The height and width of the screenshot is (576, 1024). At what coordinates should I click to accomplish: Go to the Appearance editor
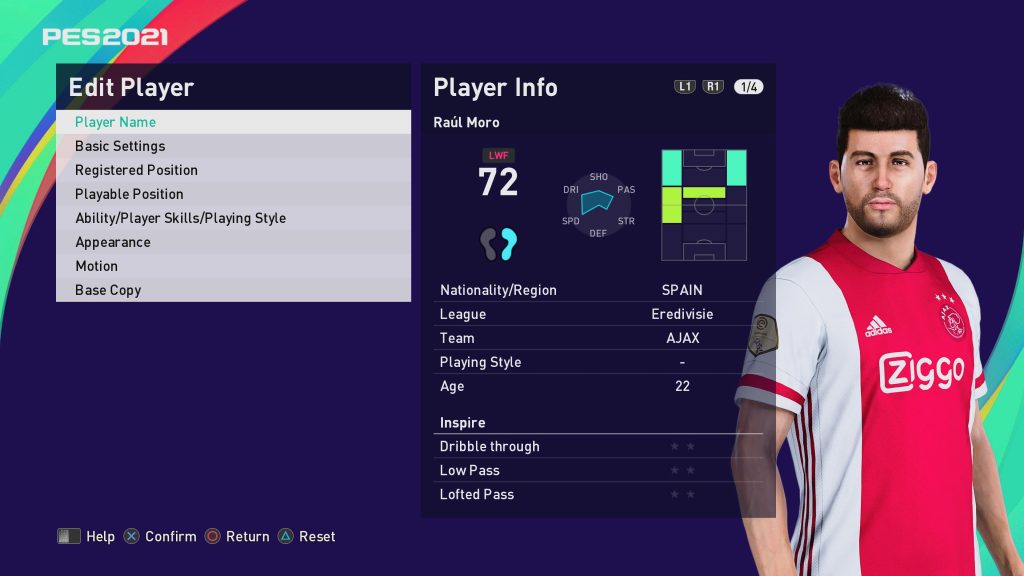233,242
